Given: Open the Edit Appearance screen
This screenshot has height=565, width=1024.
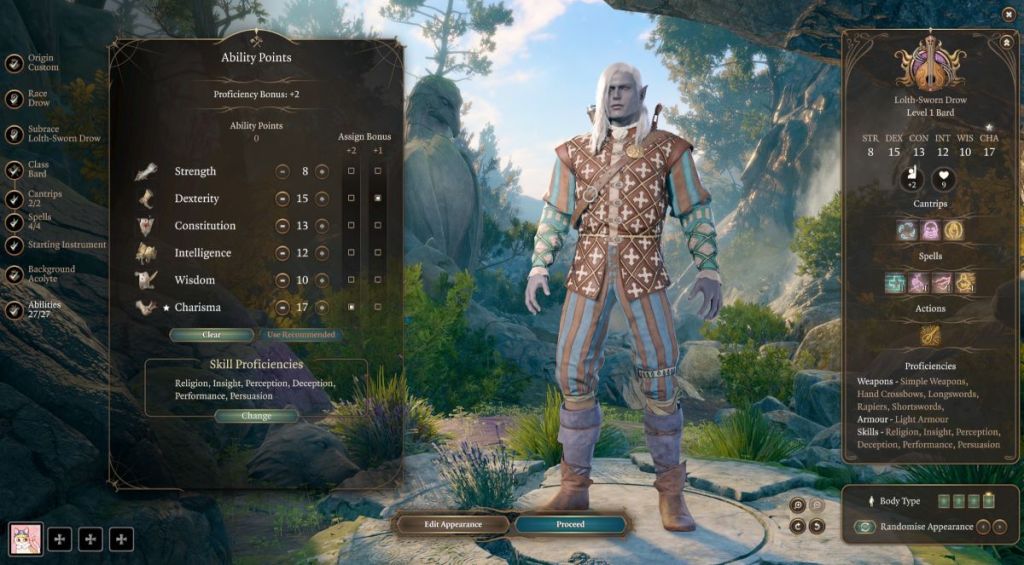Looking at the screenshot, I should 453,524.
